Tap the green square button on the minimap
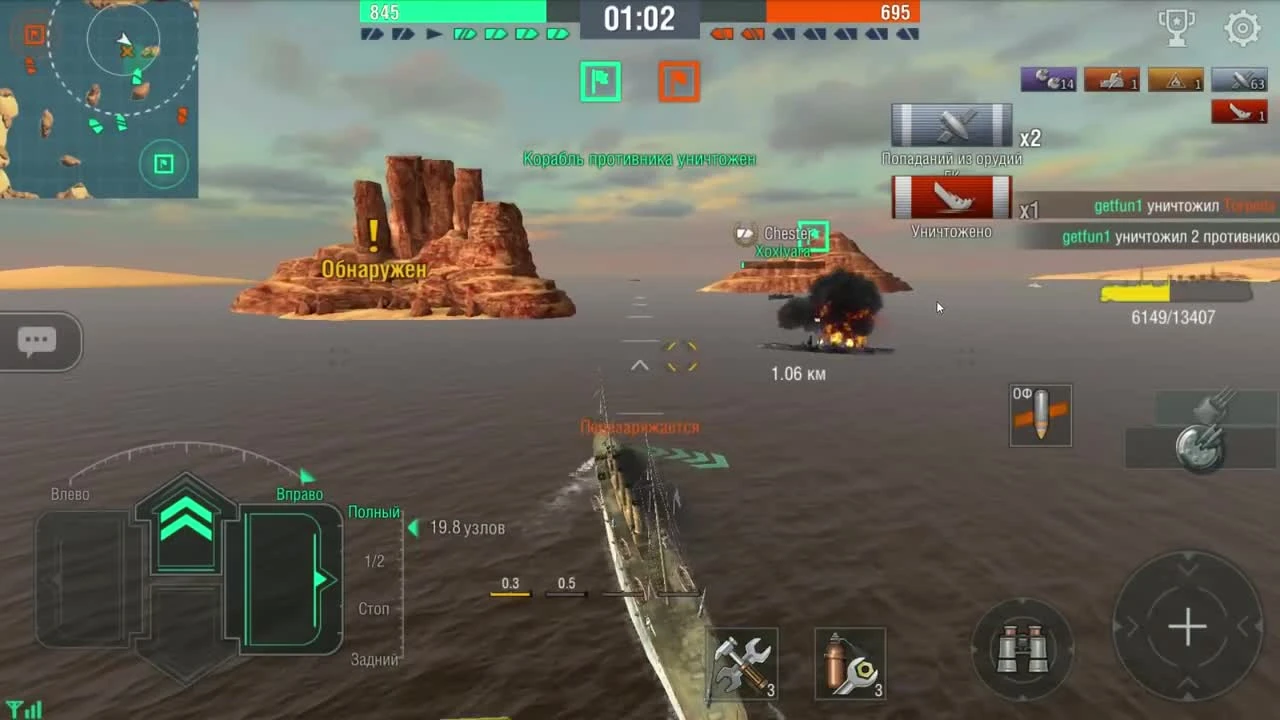 click(163, 164)
